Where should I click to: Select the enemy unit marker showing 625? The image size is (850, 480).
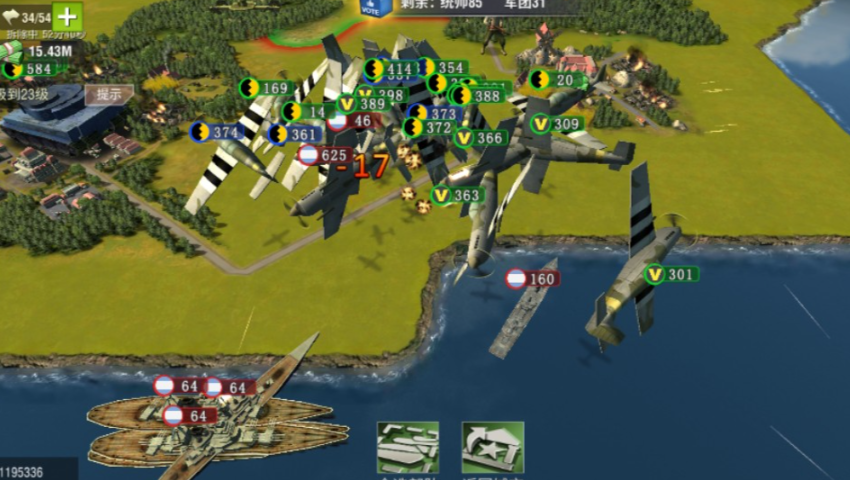click(324, 155)
